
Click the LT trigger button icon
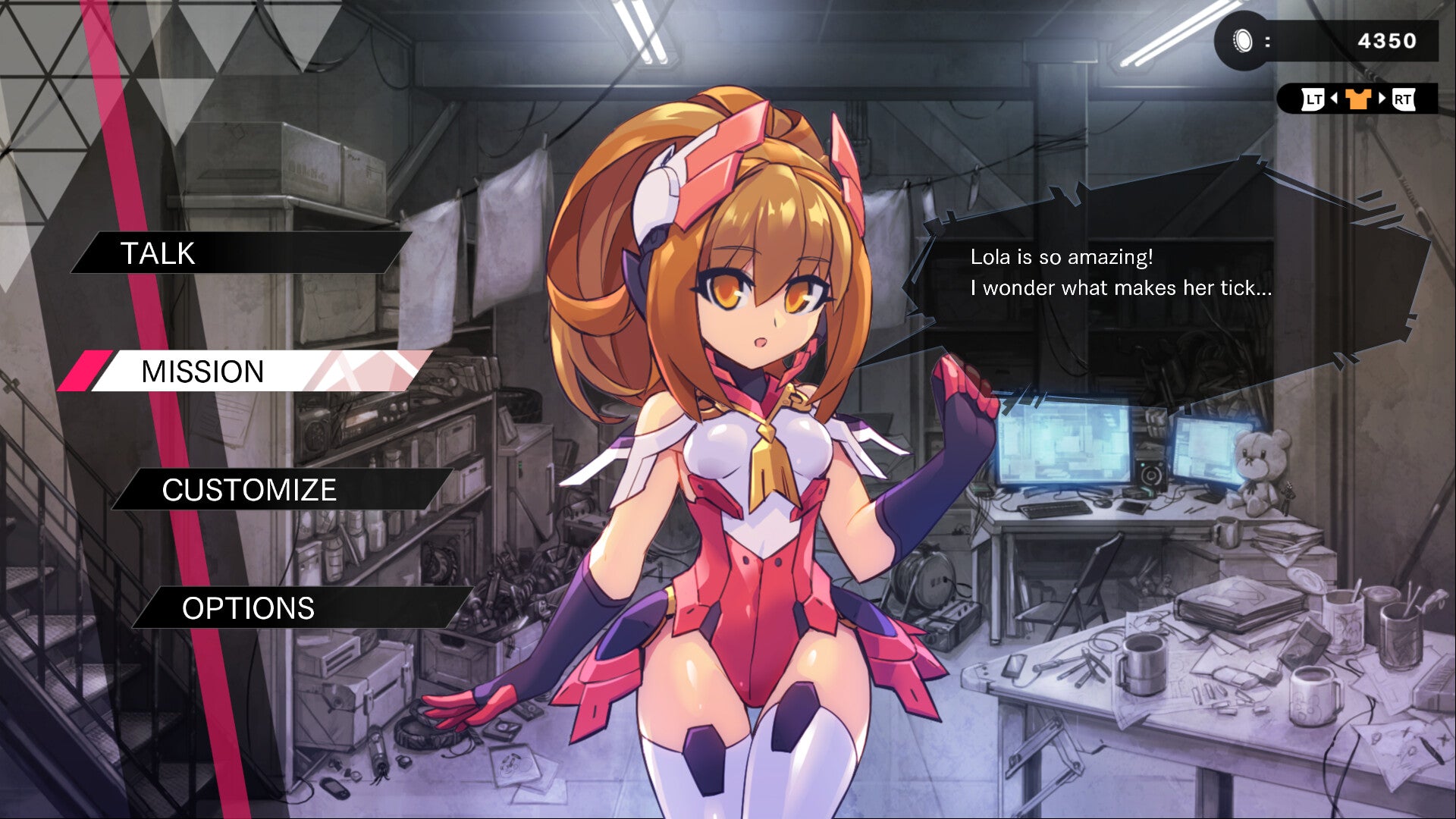(x=1313, y=99)
